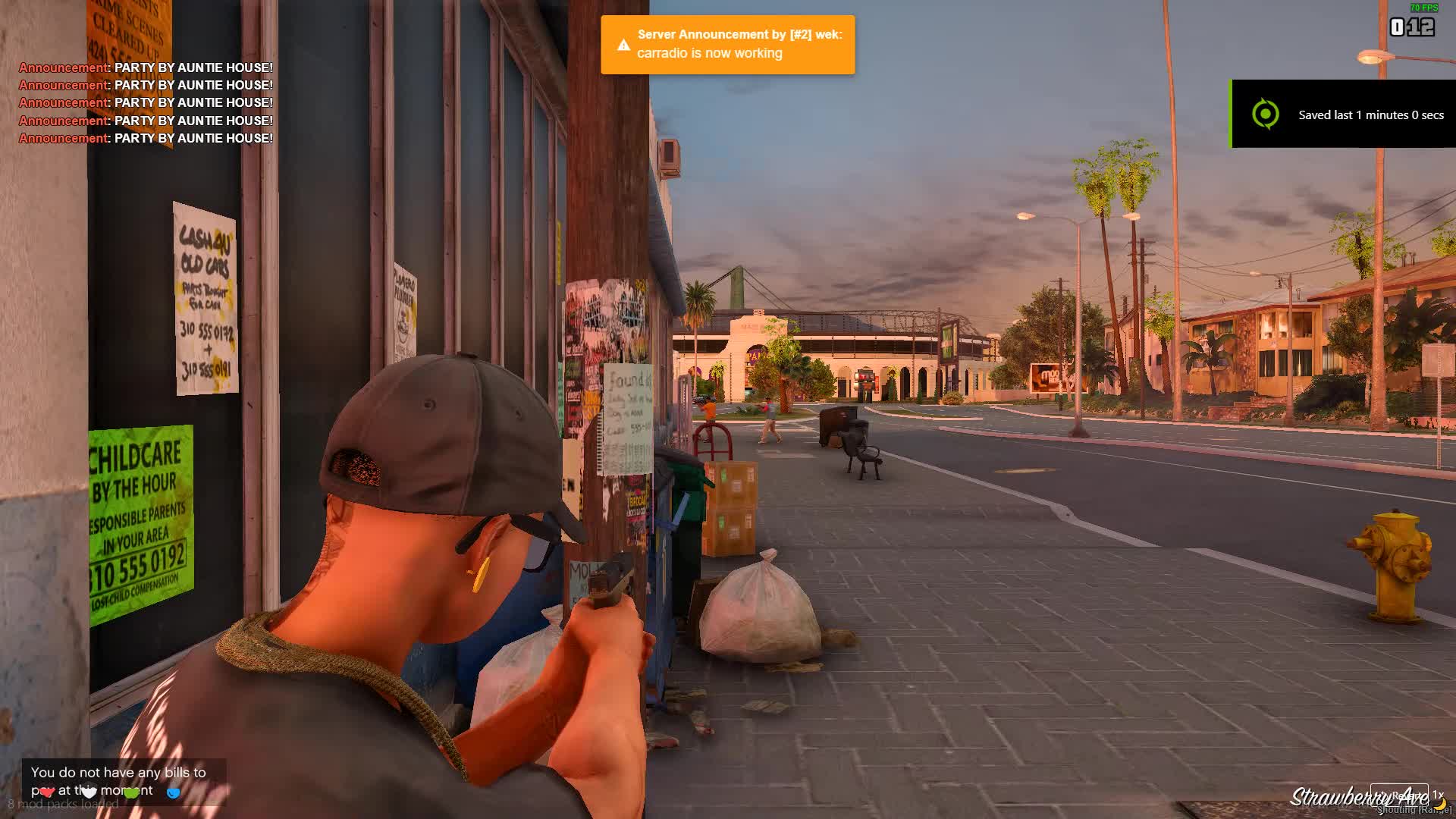Click the white shield armor icon
The image size is (1456, 819).
point(89,792)
